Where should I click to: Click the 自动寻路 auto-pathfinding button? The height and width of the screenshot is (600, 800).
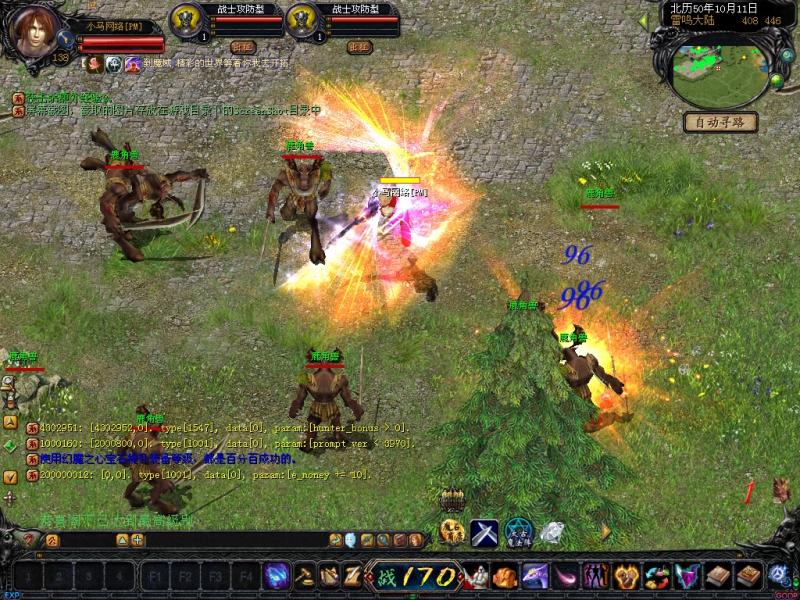coord(720,123)
